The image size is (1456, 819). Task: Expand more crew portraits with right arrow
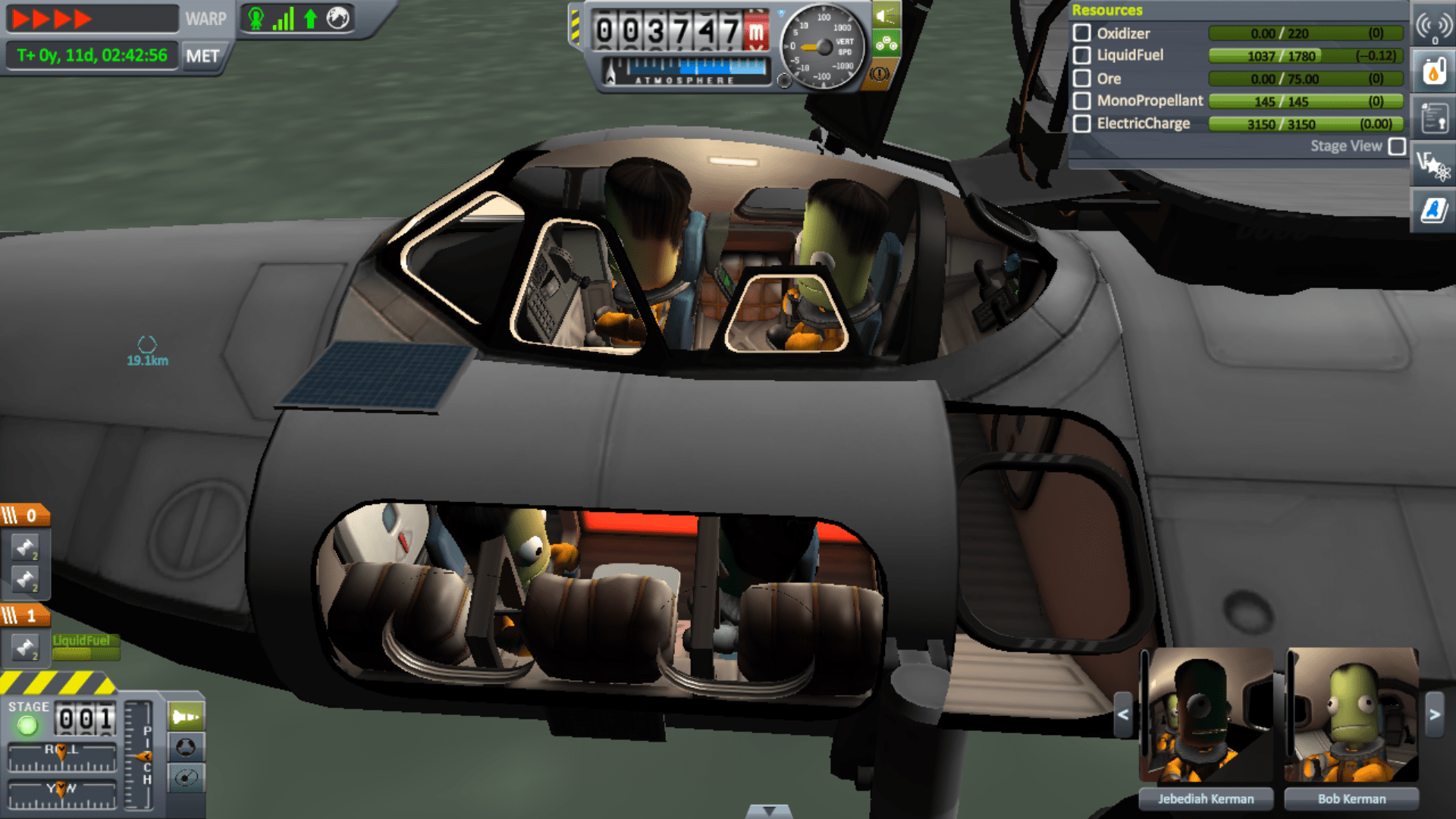pyautogui.click(x=1433, y=713)
